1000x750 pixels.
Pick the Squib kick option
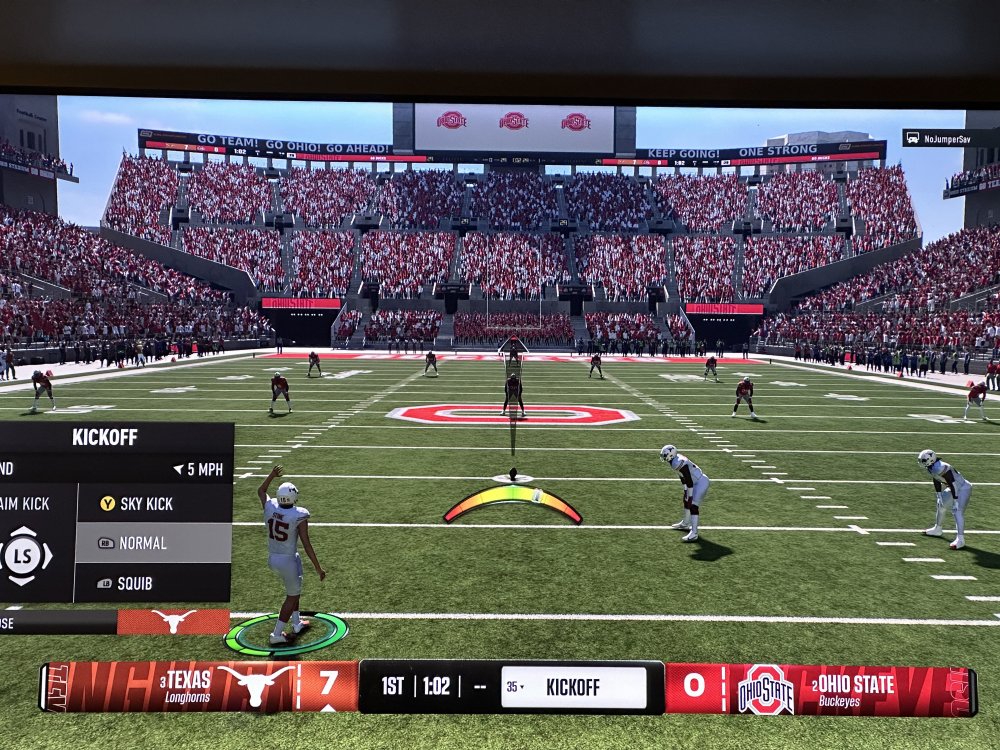[153, 583]
